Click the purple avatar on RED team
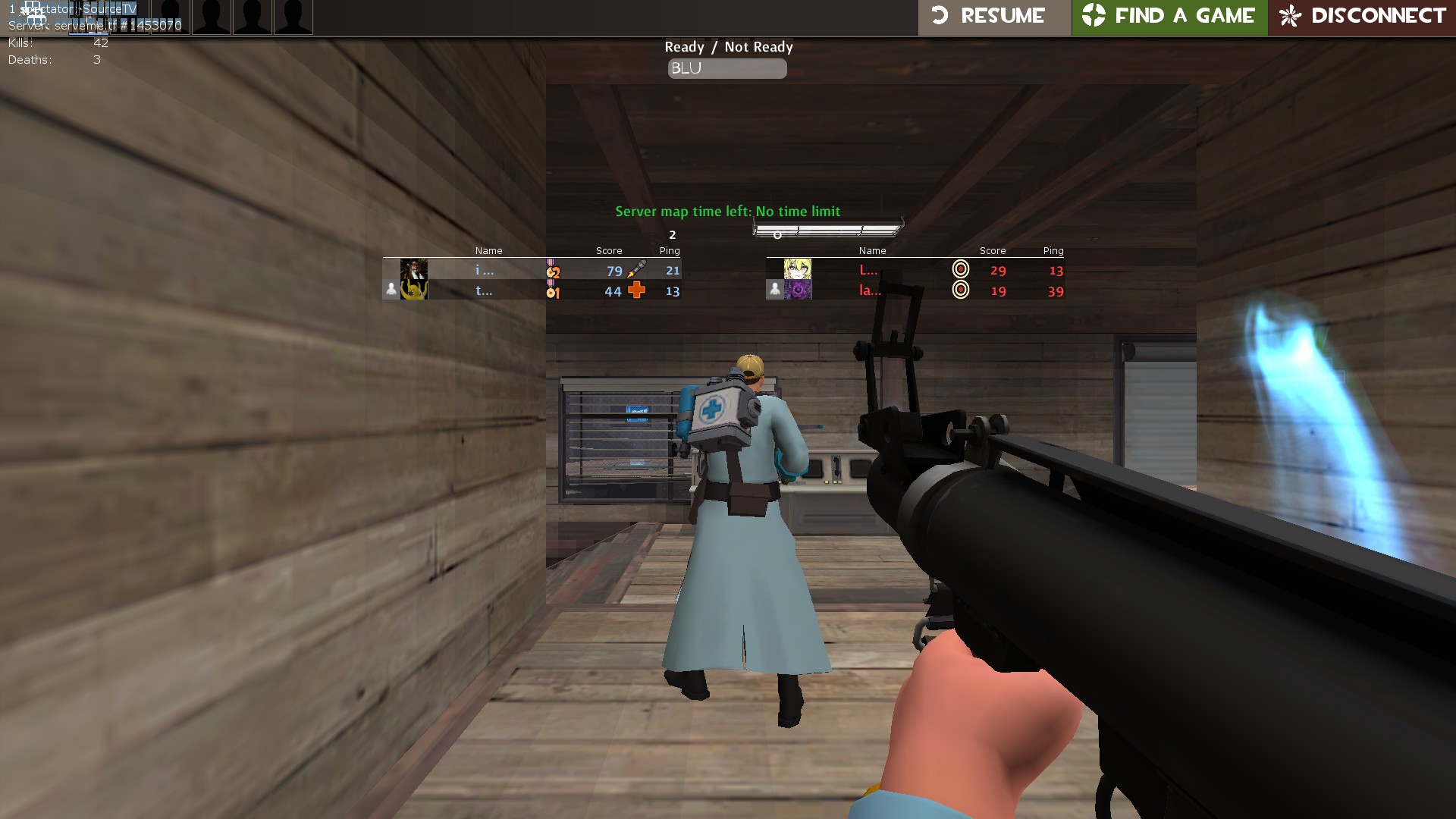The height and width of the screenshot is (819, 1456). 797,290
